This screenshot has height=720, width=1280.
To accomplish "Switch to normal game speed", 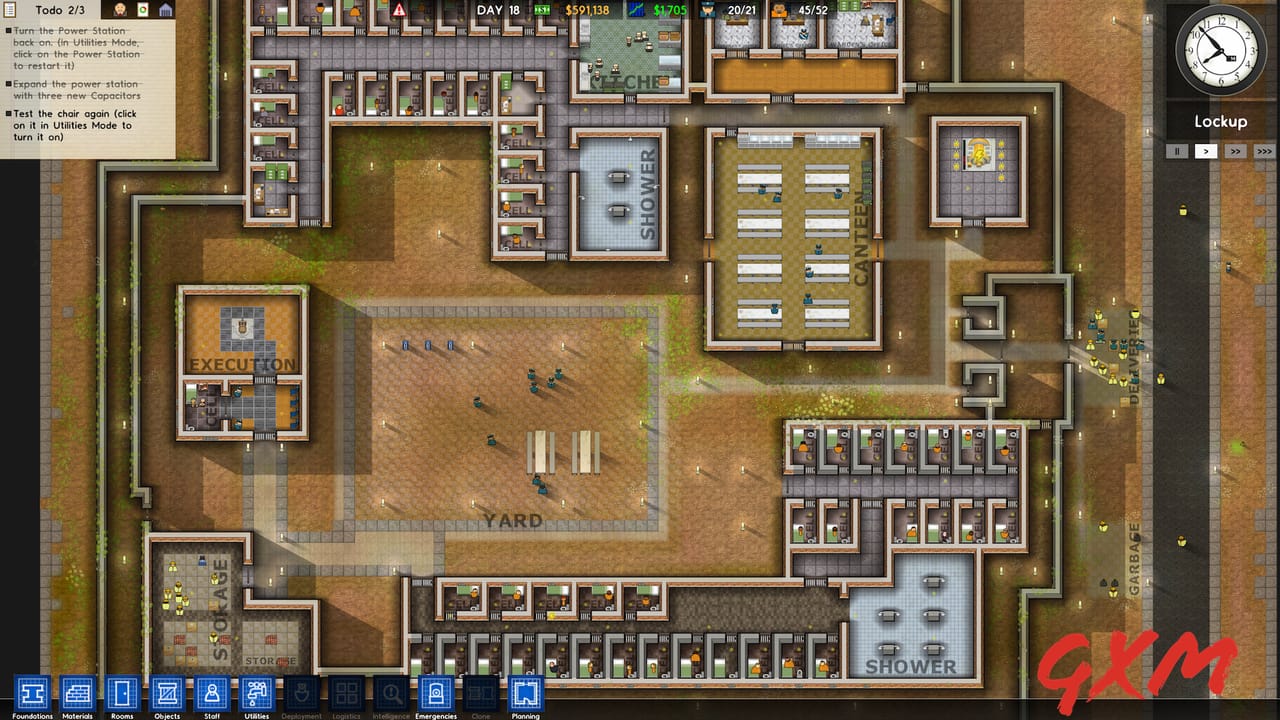I will point(1206,151).
